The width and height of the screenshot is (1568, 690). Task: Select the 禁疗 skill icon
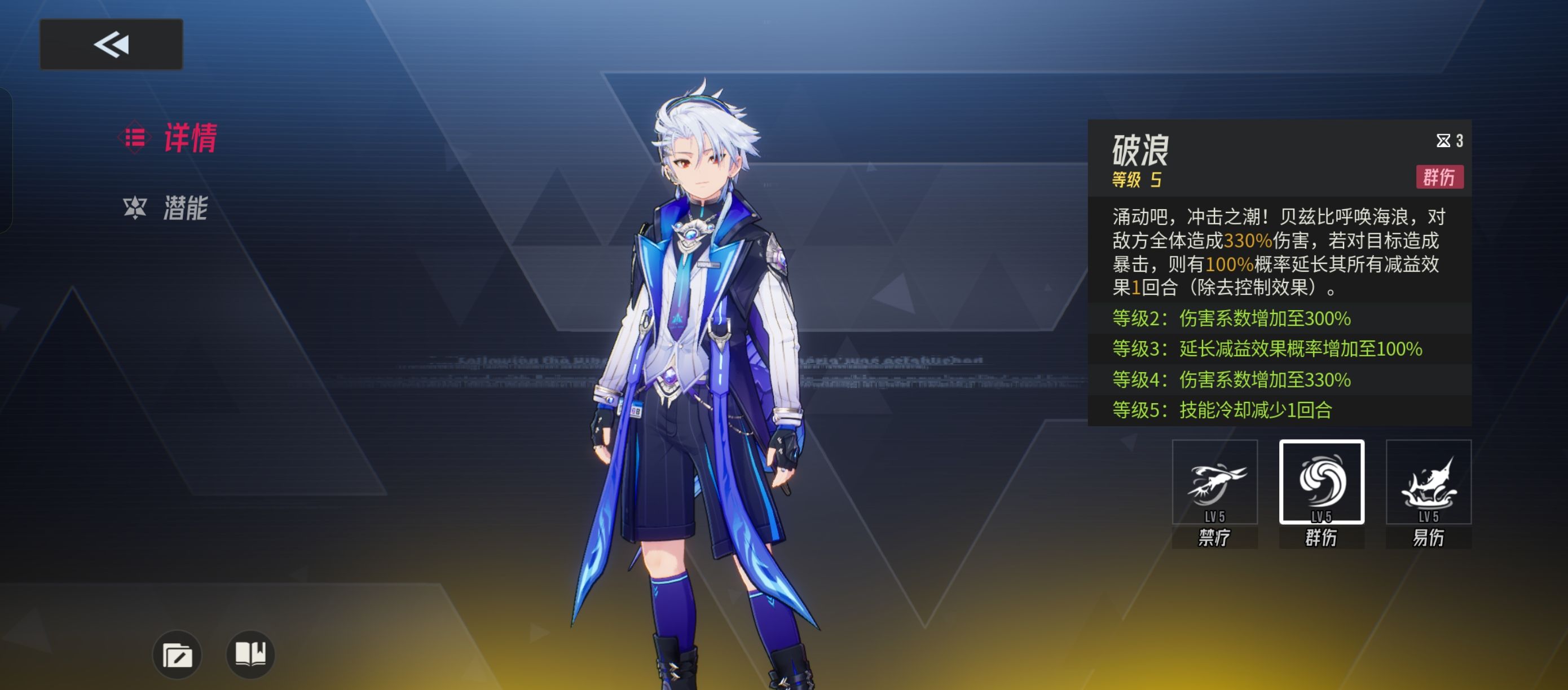coord(1214,483)
